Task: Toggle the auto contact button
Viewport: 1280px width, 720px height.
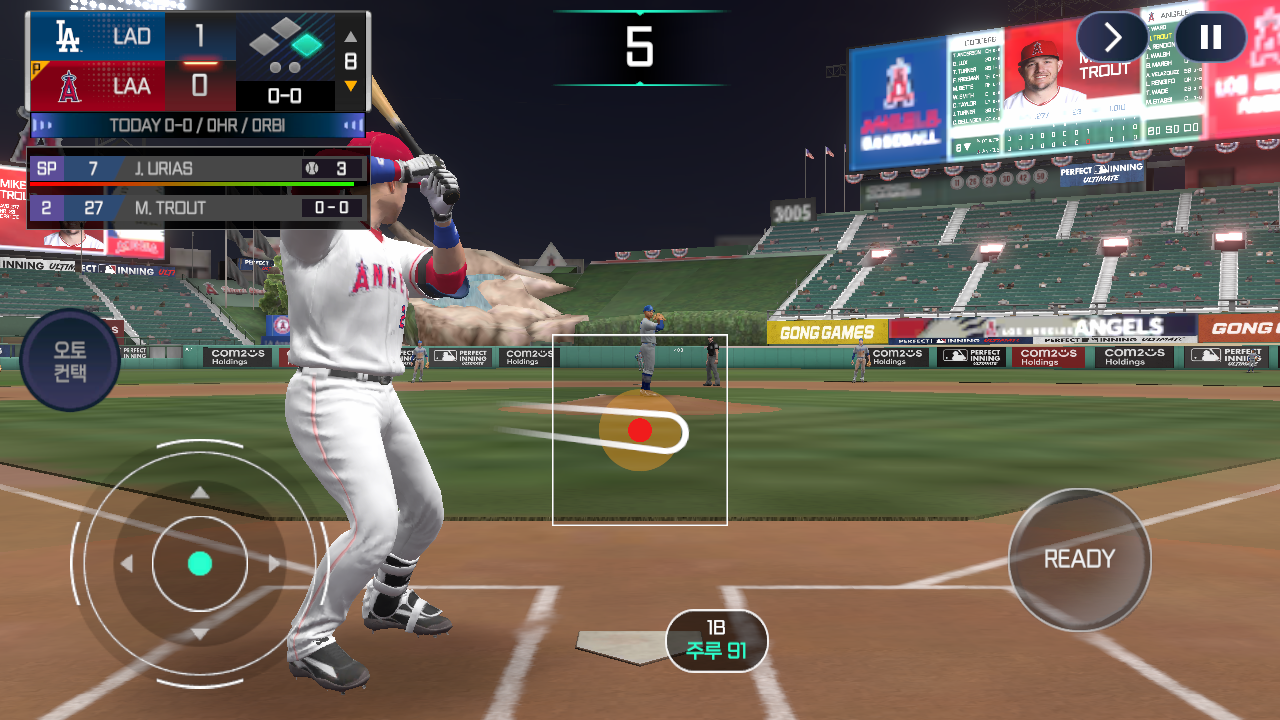Action: tap(69, 361)
